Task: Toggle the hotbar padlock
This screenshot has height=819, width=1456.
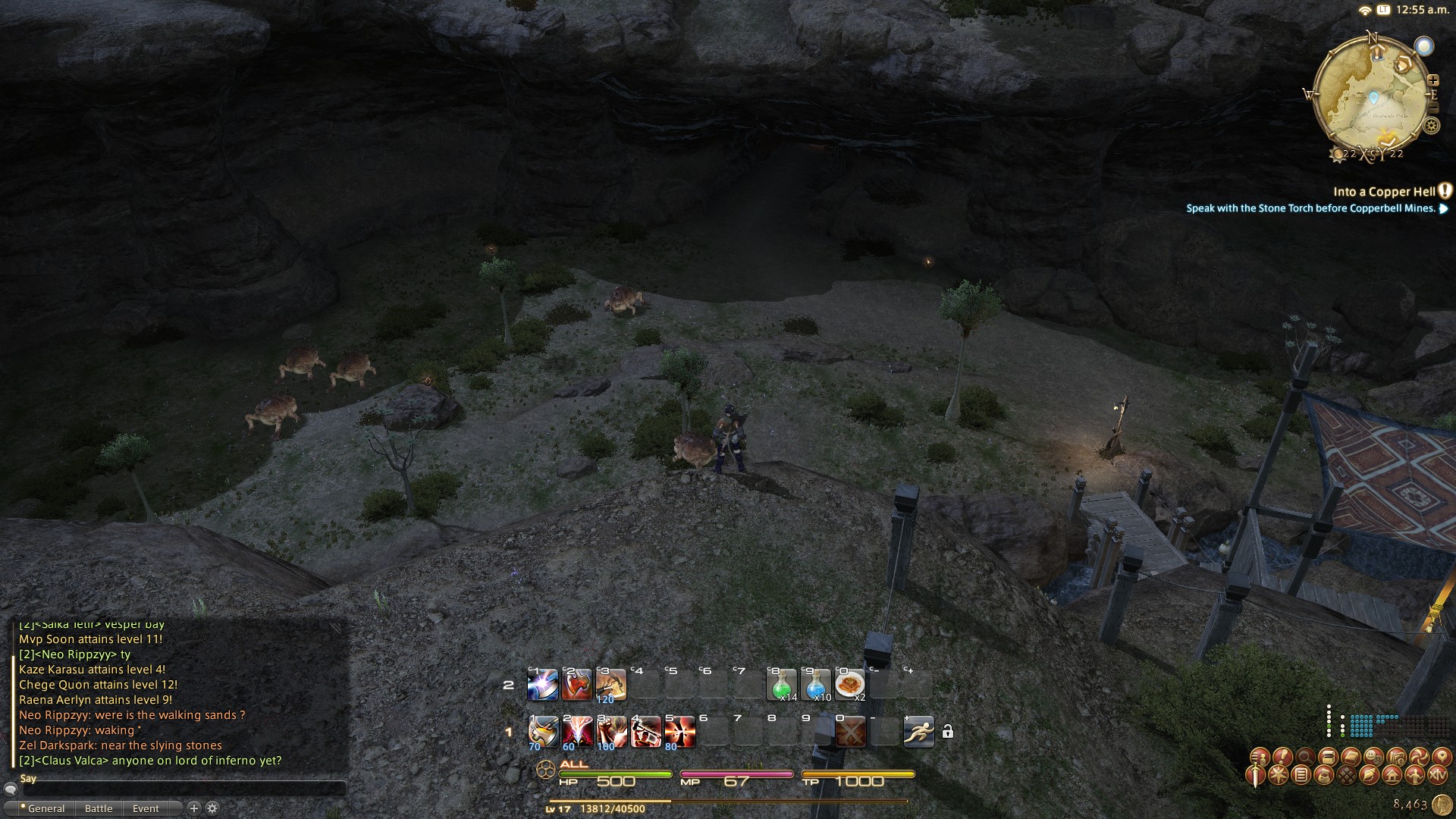Action: tap(947, 732)
